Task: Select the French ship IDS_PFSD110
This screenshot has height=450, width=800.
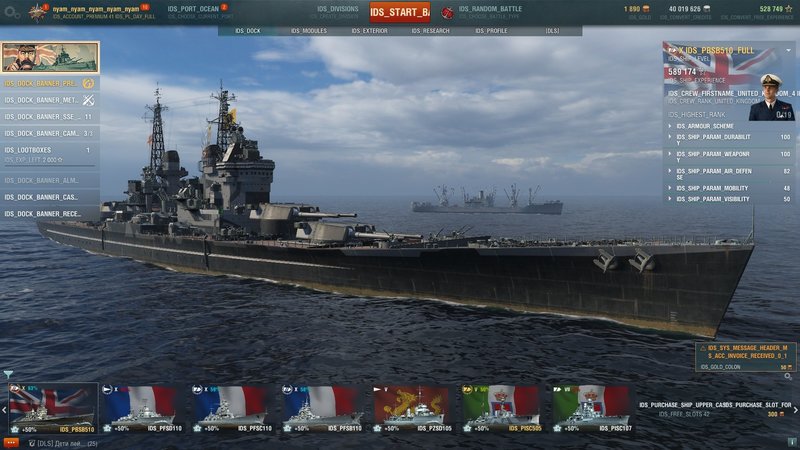Action: click(x=144, y=408)
